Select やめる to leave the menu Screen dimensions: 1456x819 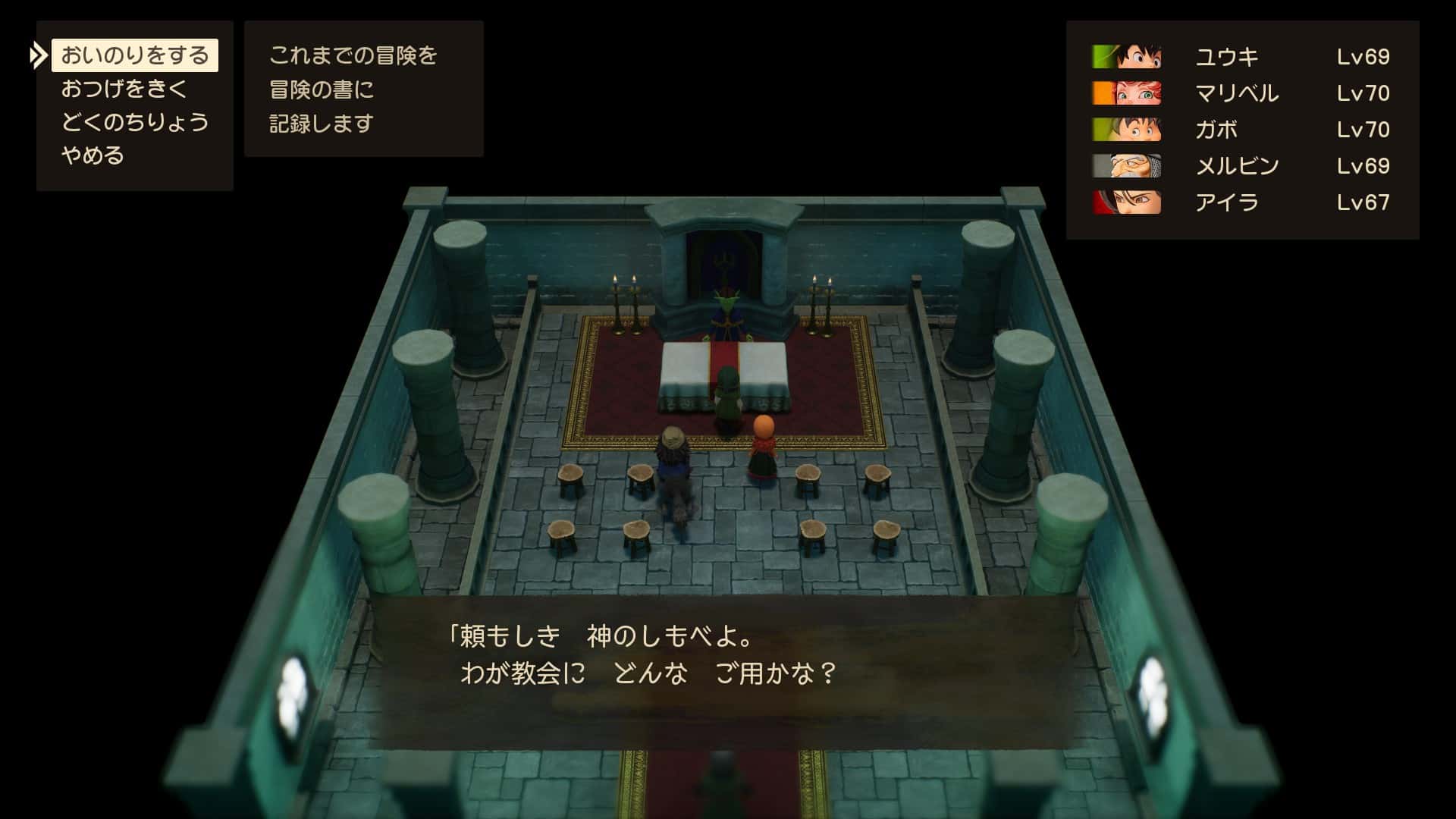click(x=93, y=155)
